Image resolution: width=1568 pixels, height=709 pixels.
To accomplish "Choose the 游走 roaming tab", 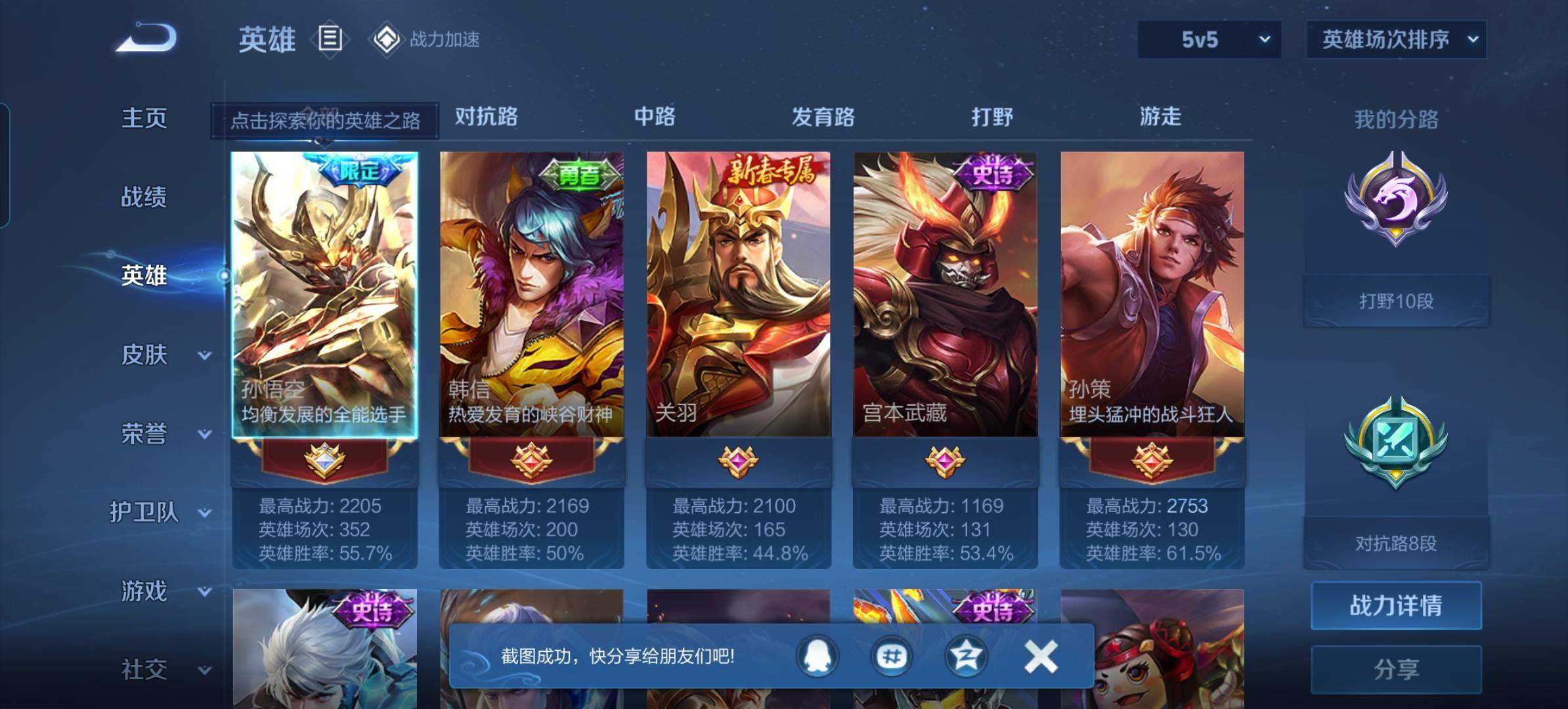I will [x=1160, y=117].
